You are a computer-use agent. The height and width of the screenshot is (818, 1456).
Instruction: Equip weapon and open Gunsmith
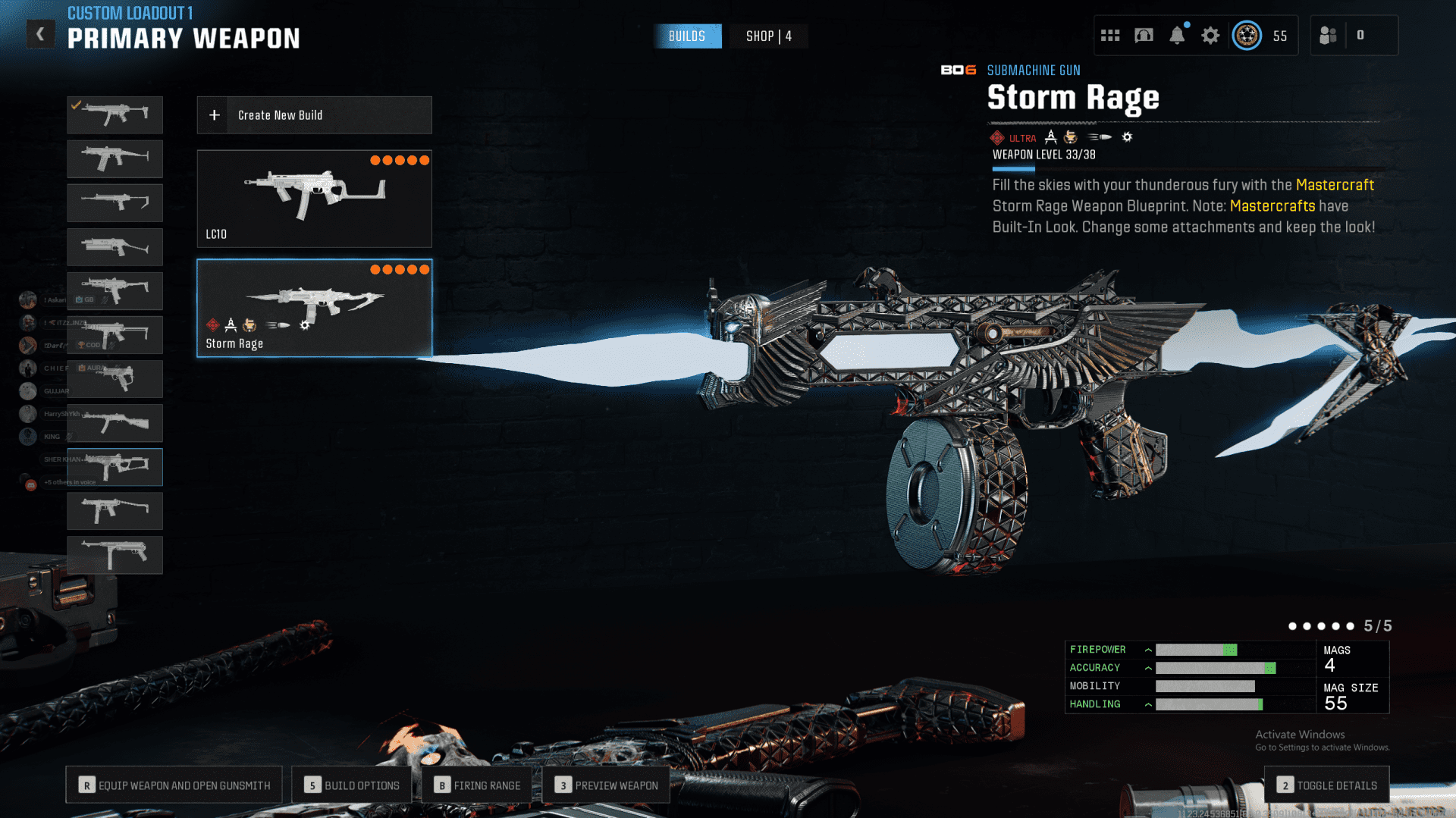174,785
